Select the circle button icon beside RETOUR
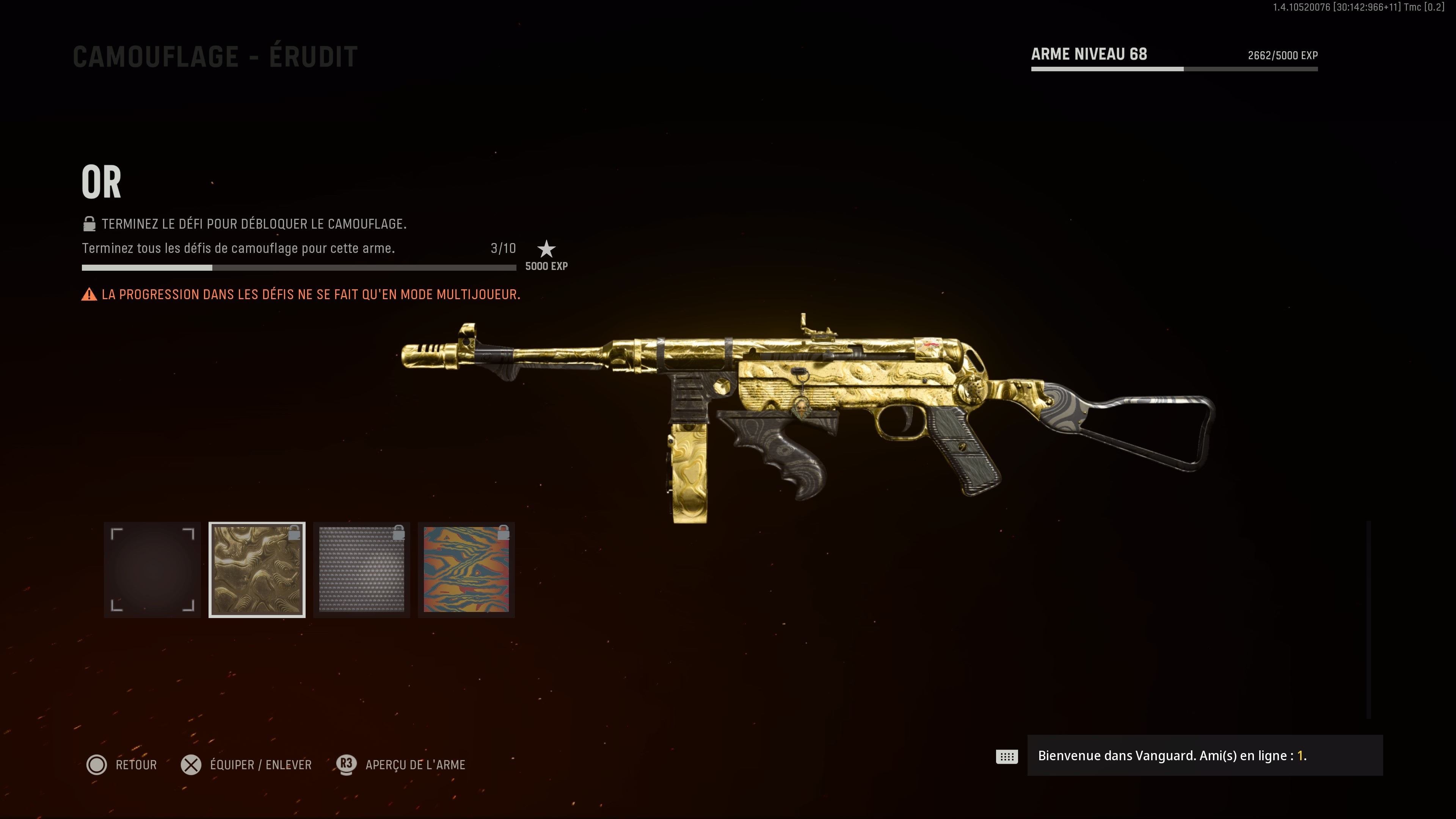This screenshot has width=1456, height=819. 97,765
